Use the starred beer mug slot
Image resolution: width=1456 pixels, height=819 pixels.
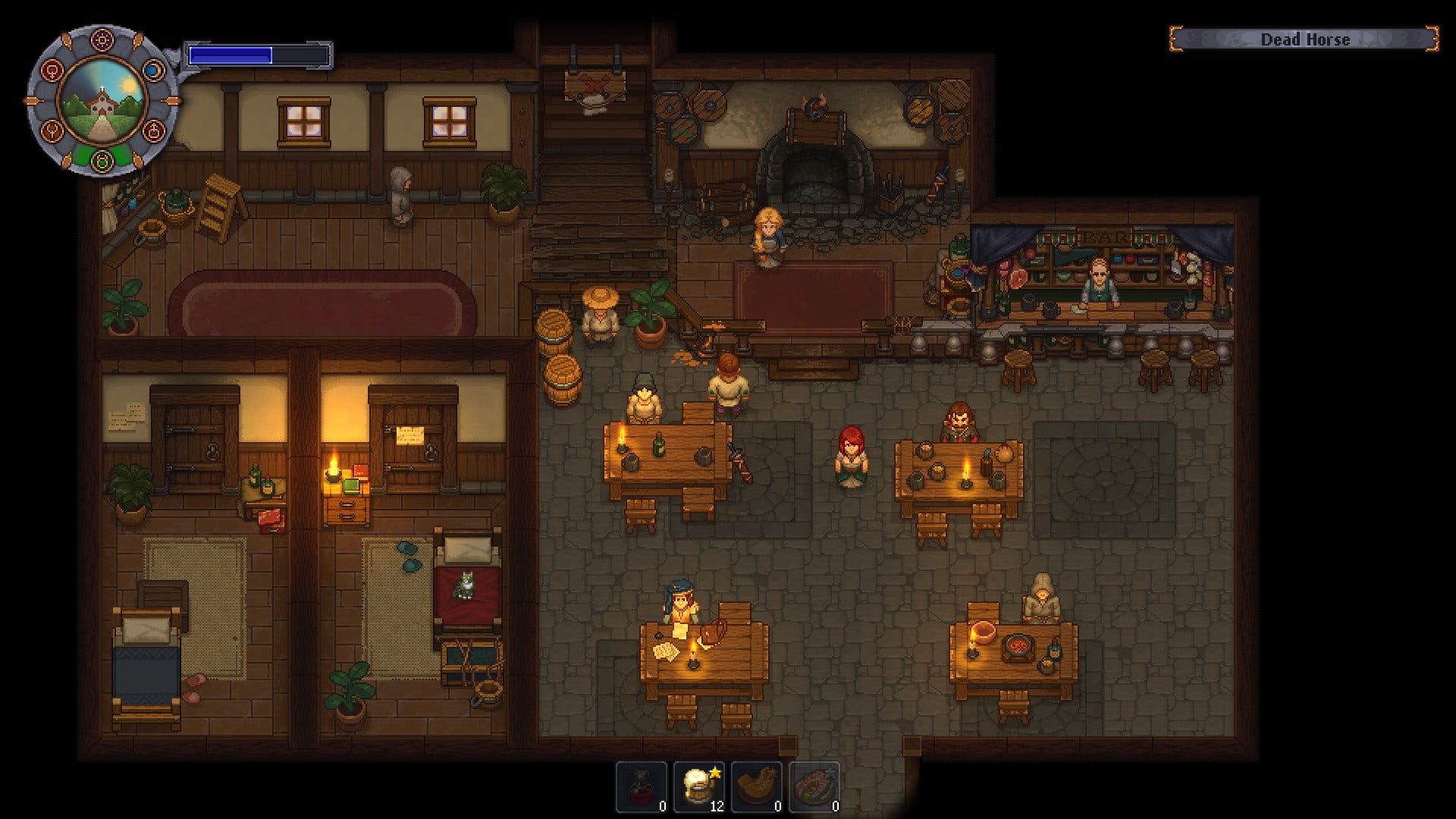coord(699,787)
